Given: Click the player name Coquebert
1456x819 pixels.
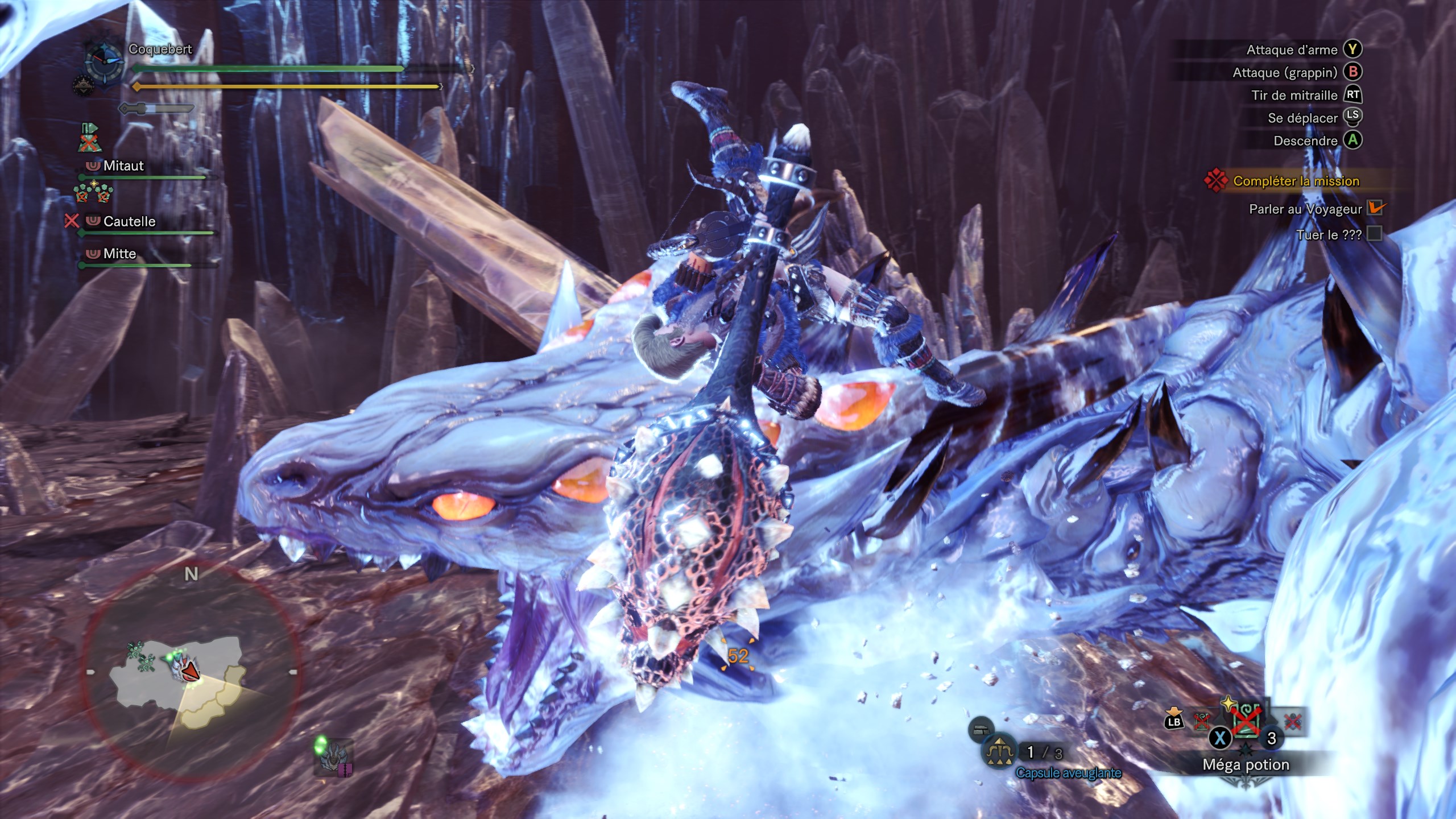Looking at the screenshot, I should [160, 49].
